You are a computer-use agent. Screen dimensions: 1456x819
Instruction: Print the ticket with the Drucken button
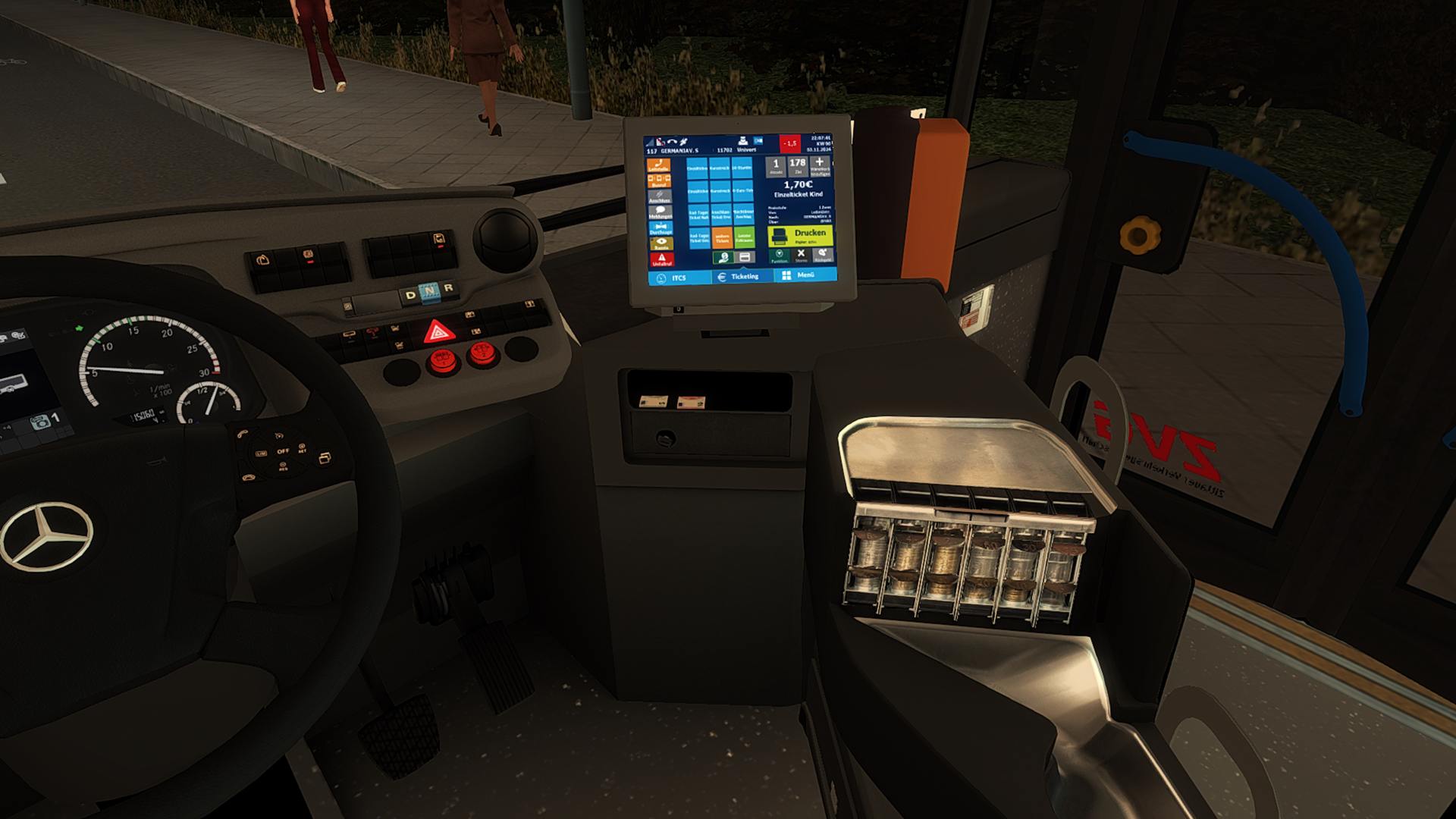point(800,236)
